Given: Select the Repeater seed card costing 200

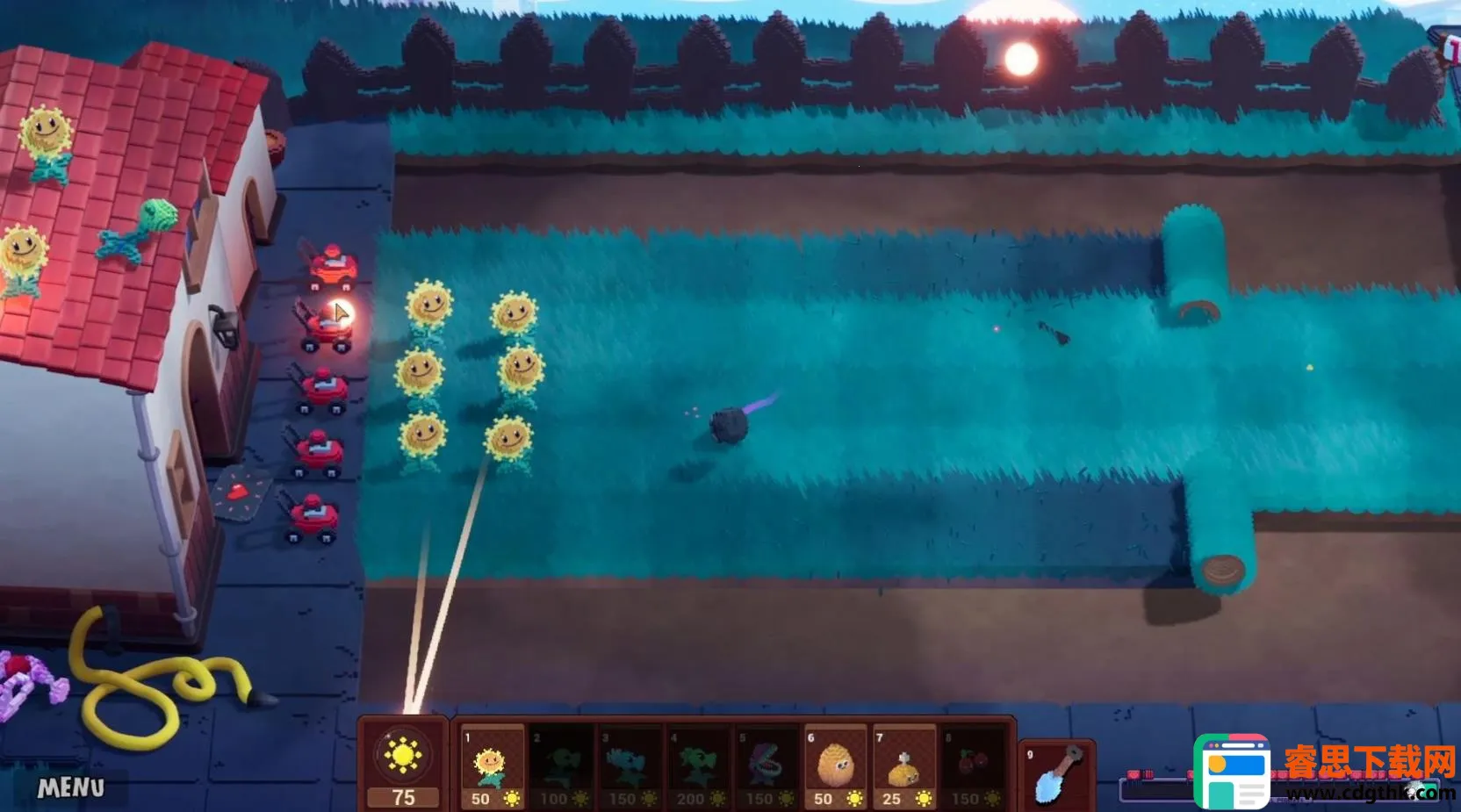Looking at the screenshot, I should click(698, 766).
